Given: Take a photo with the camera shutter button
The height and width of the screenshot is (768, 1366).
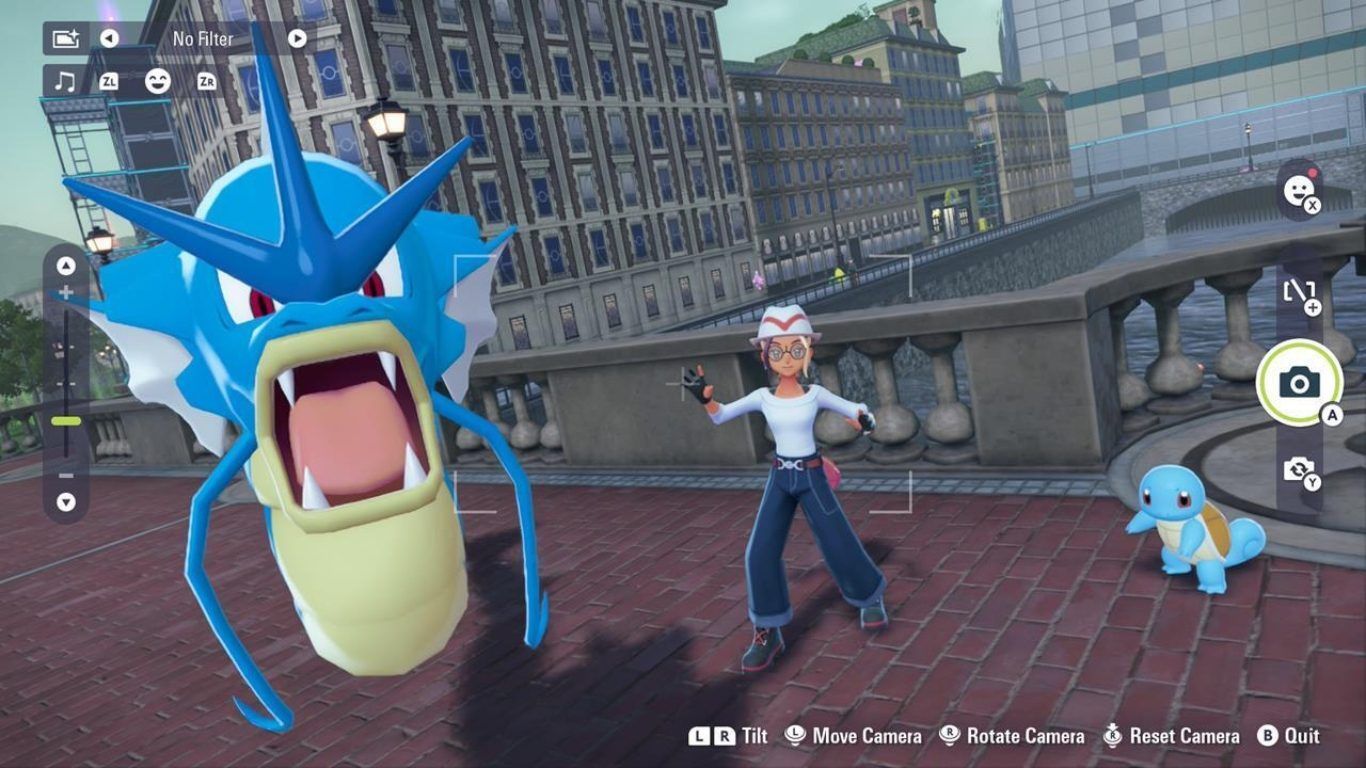Looking at the screenshot, I should (1299, 382).
